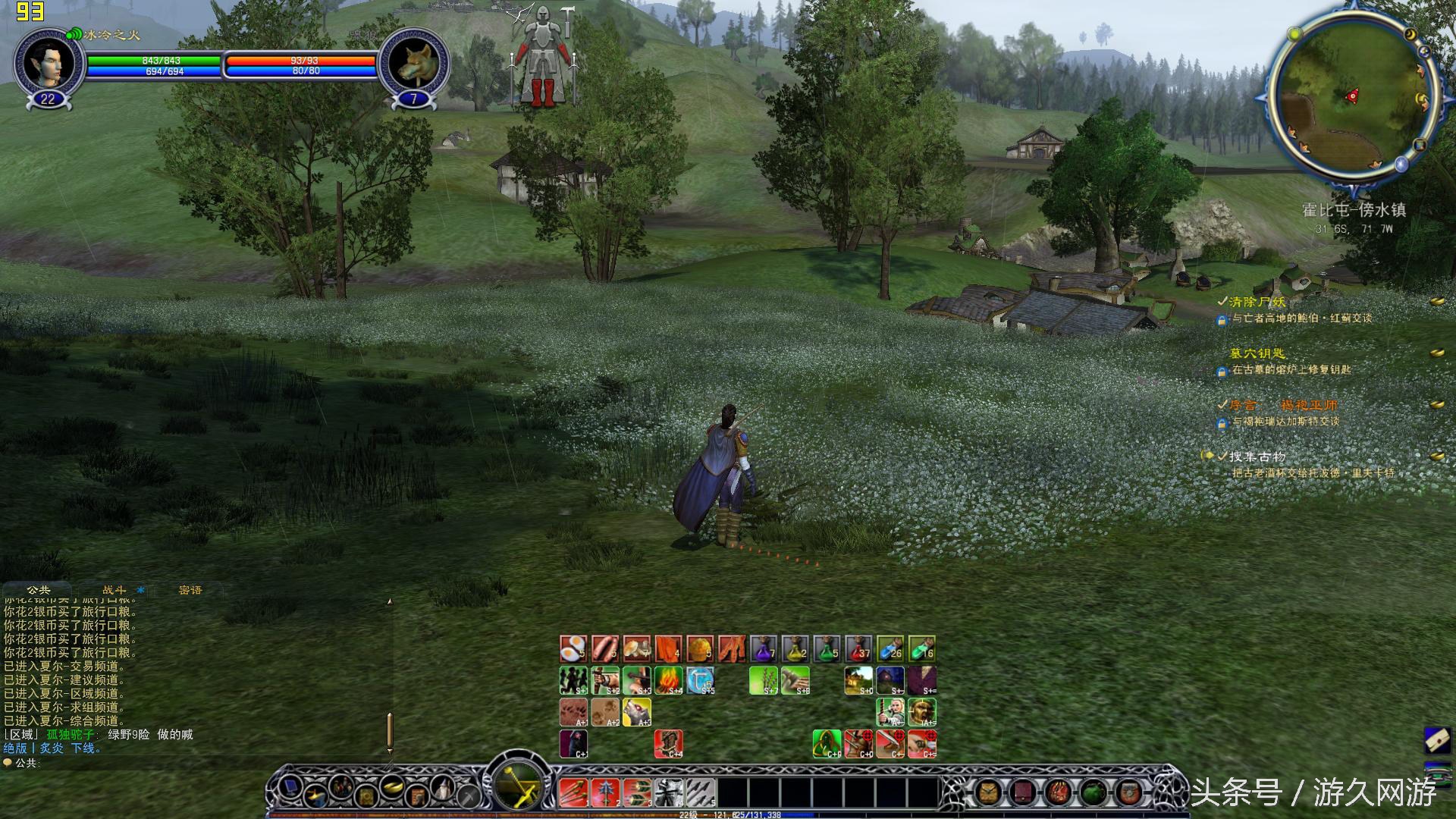This screenshot has width=1456, height=819.
Task: Drink the red potion with 37 charges
Action: 858,649
